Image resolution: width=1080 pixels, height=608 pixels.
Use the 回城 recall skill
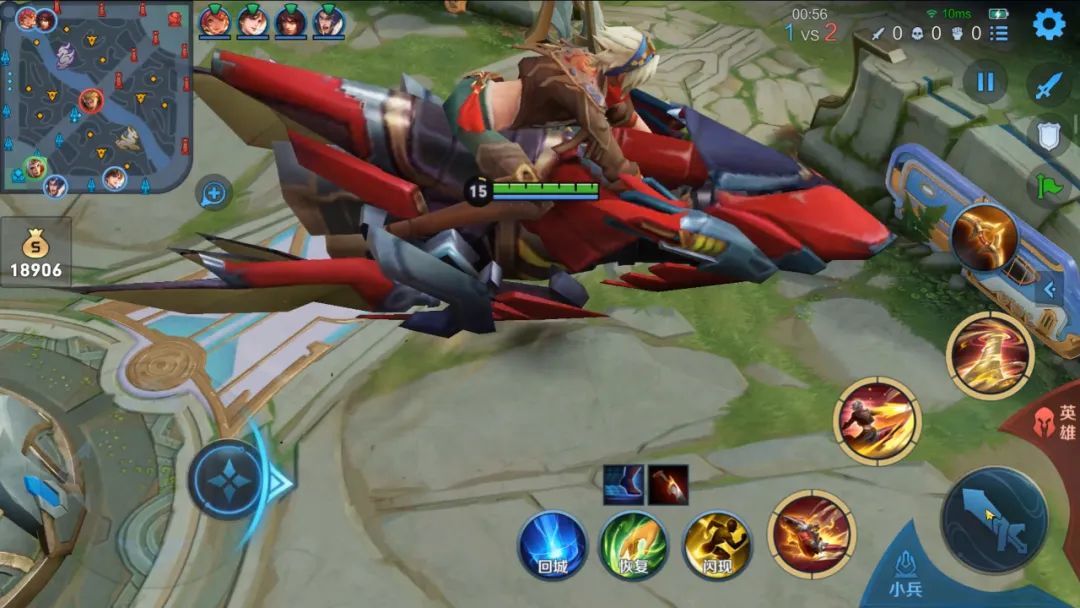(x=553, y=546)
